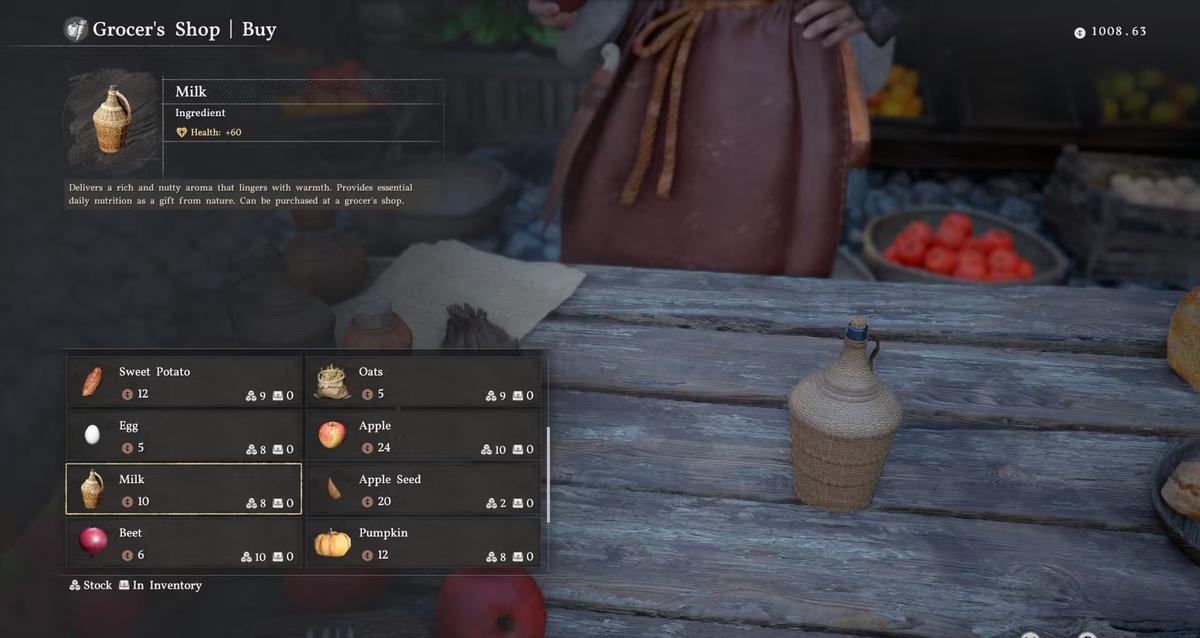Choose Oats from the grocer's list
The image size is (1200, 638).
coord(423,382)
